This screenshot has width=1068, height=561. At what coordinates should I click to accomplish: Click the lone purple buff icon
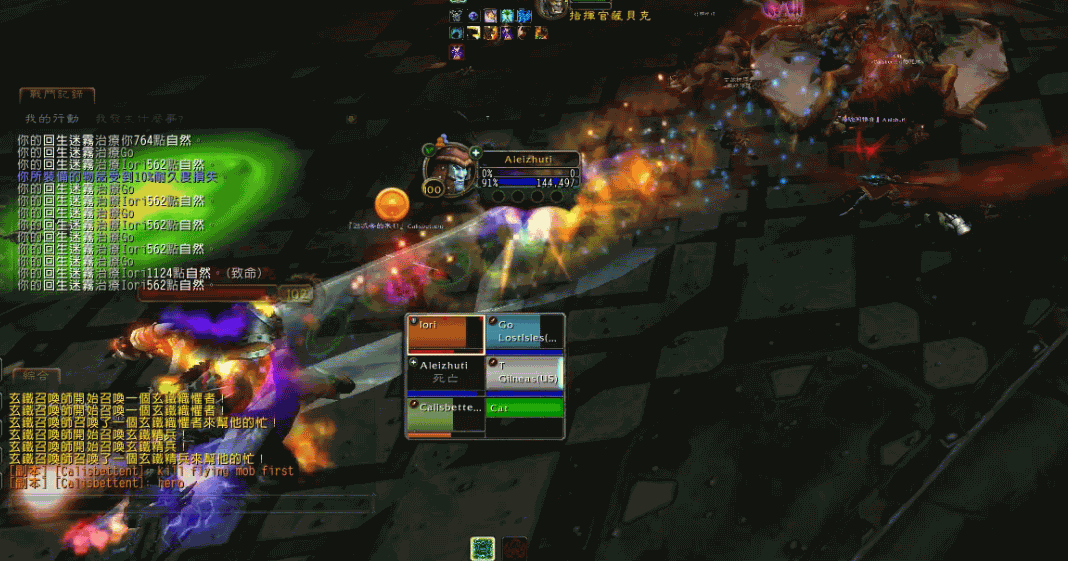[457, 51]
